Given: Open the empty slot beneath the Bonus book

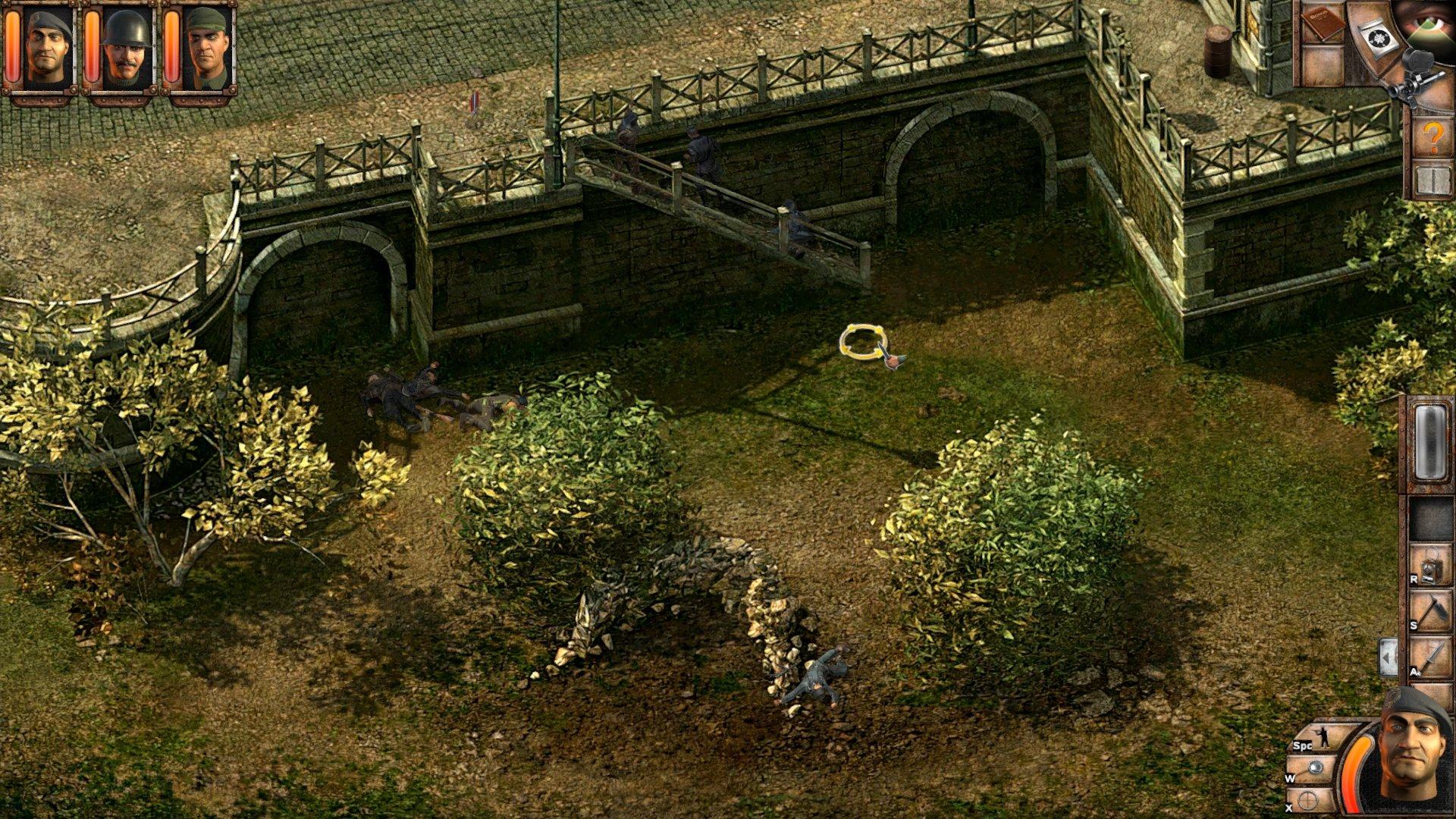Looking at the screenshot, I should pyautogui.click(x=1323, y=66).
